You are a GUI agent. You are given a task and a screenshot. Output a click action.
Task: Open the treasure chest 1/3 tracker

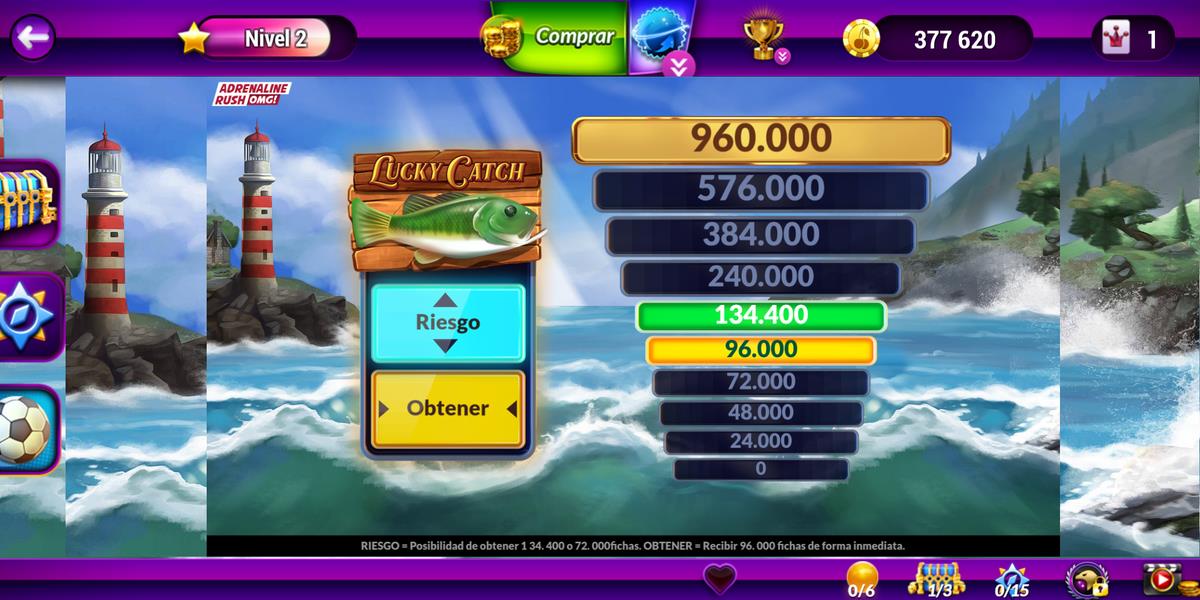[x=935, y=579]
